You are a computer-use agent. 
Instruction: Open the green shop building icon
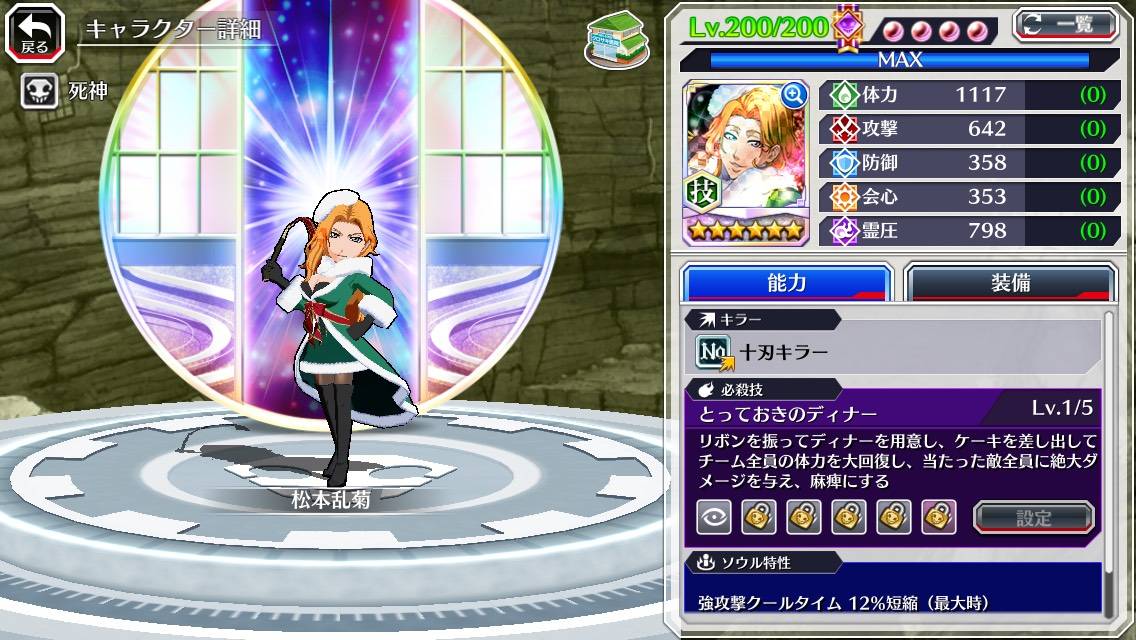click(x=615, y=38)
